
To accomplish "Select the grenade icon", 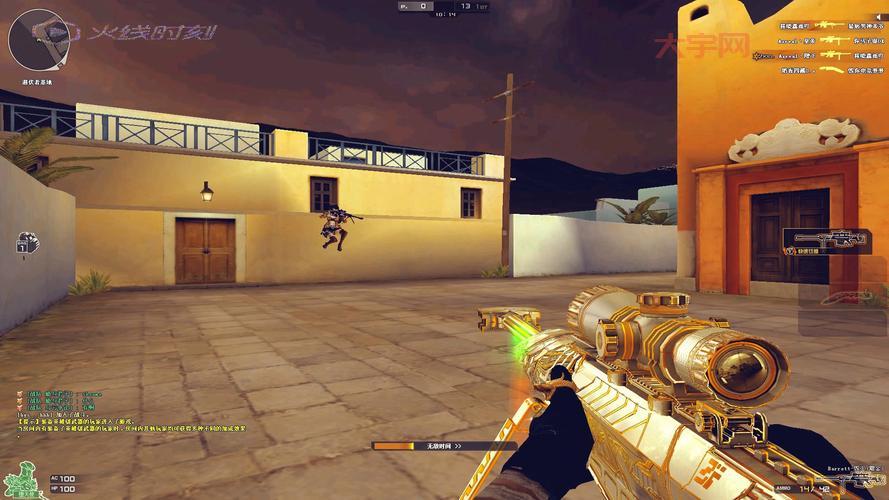I will tap(26, 243).
